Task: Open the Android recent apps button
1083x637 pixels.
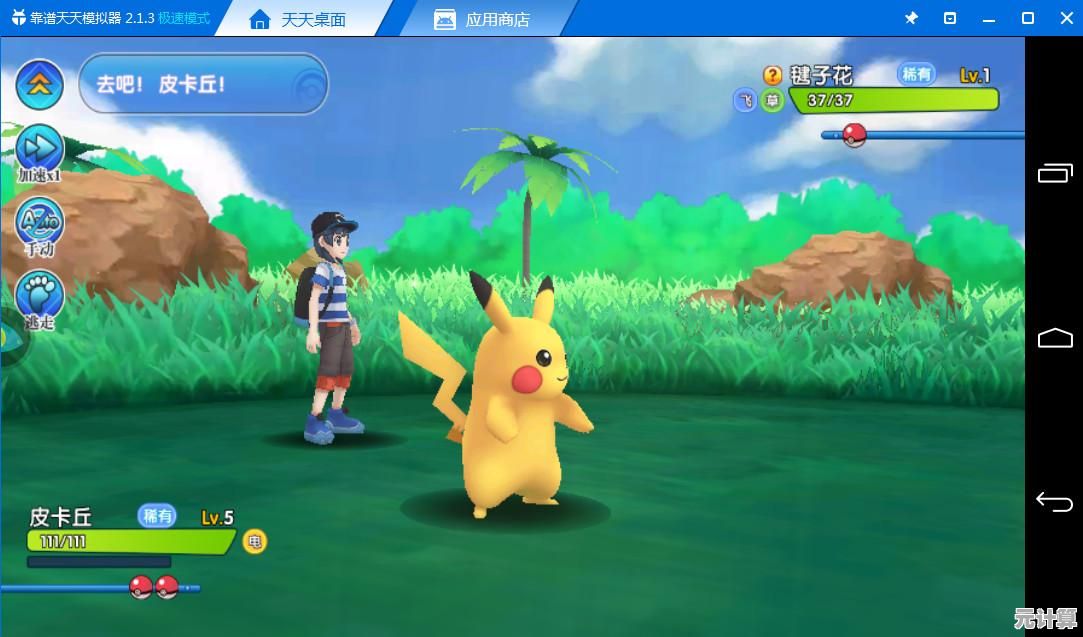Action: (x=1054, y=174)
